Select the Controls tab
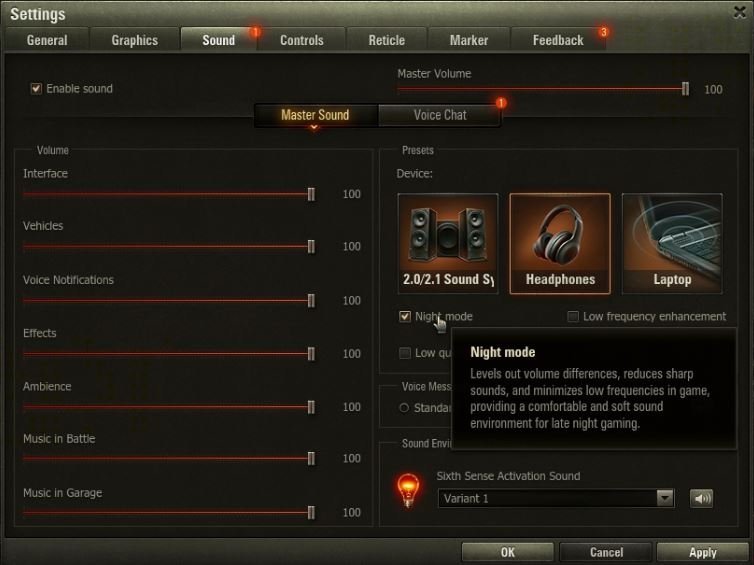 (301, 40)
